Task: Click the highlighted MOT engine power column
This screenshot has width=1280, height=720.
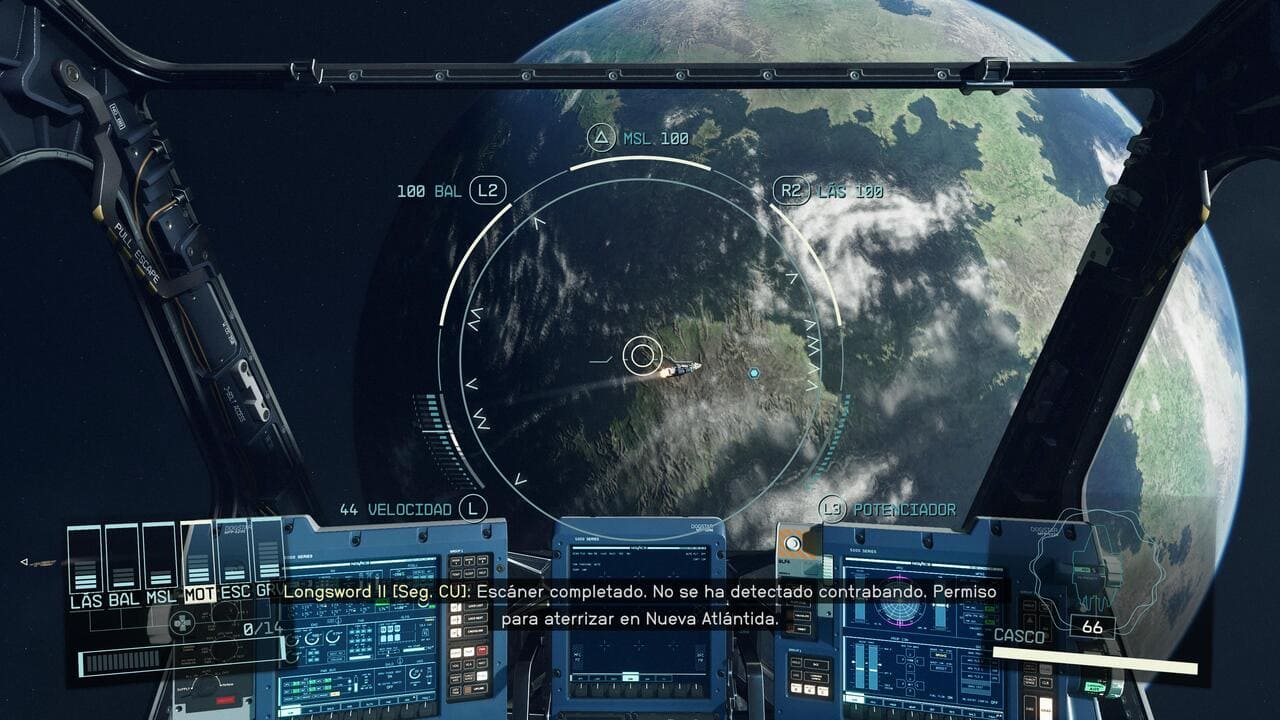Action: coord(198,561)
